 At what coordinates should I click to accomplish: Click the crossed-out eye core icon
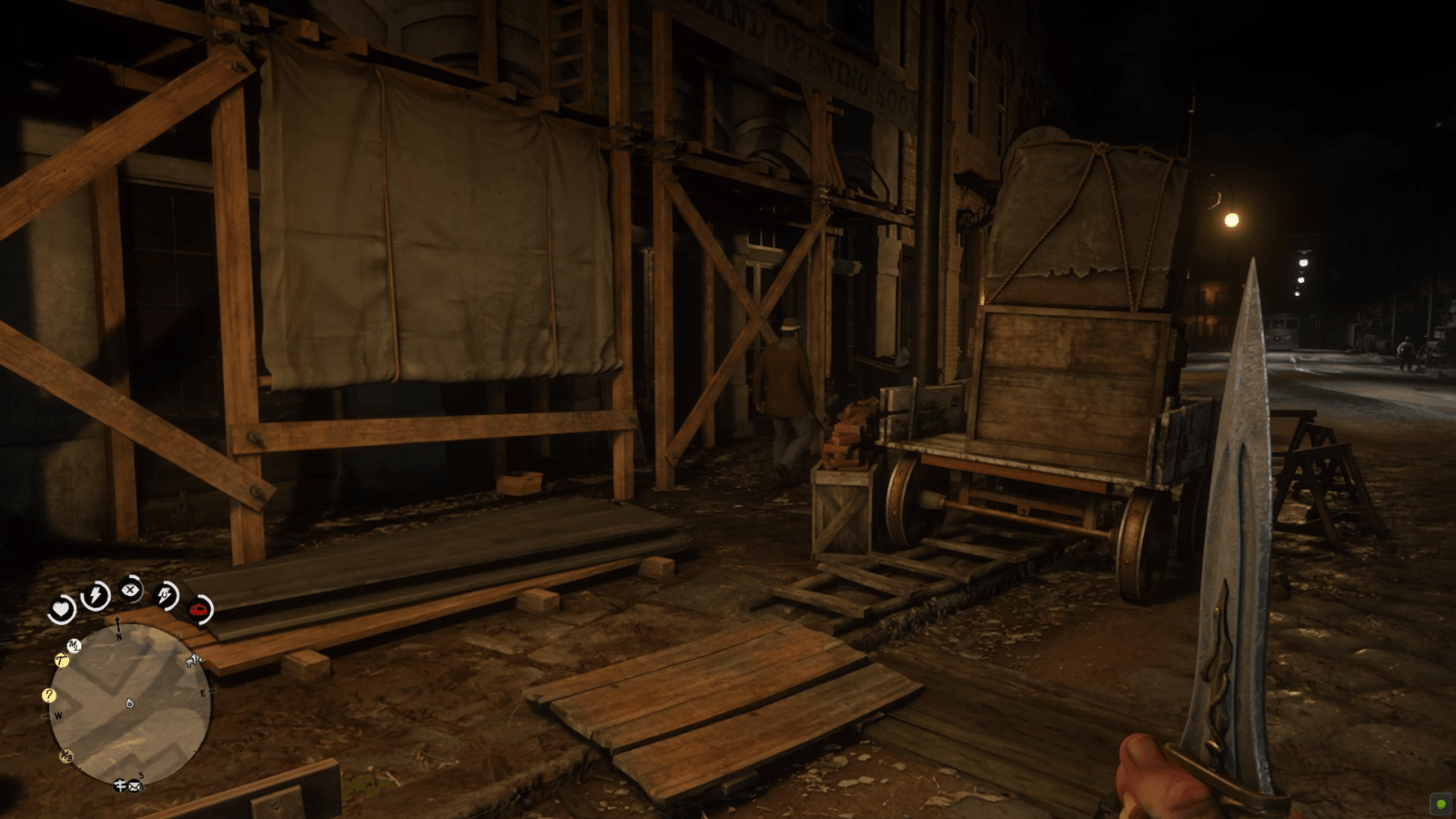coord(131,588)
